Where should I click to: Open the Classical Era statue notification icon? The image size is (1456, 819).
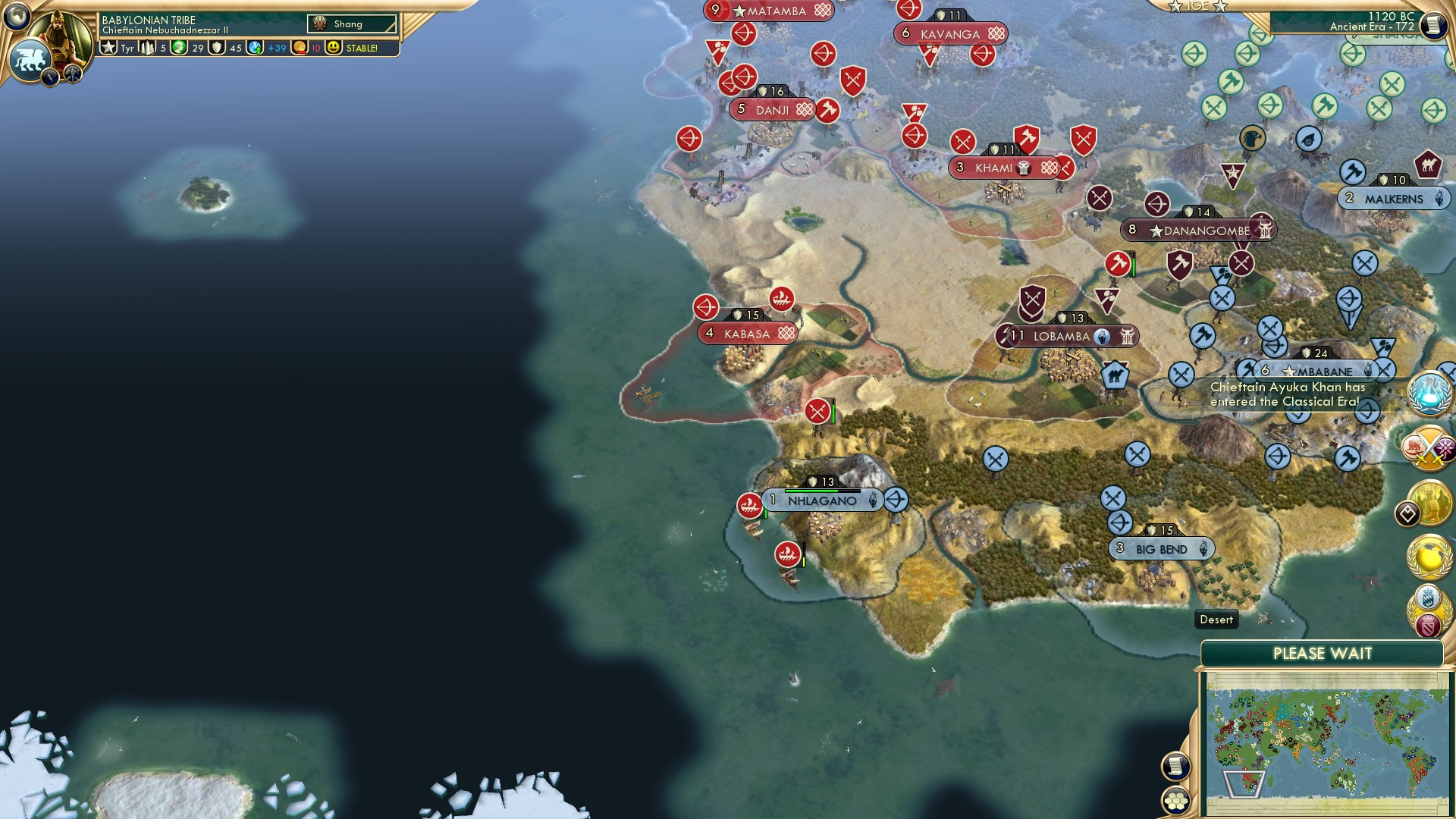pos(1429,501)
